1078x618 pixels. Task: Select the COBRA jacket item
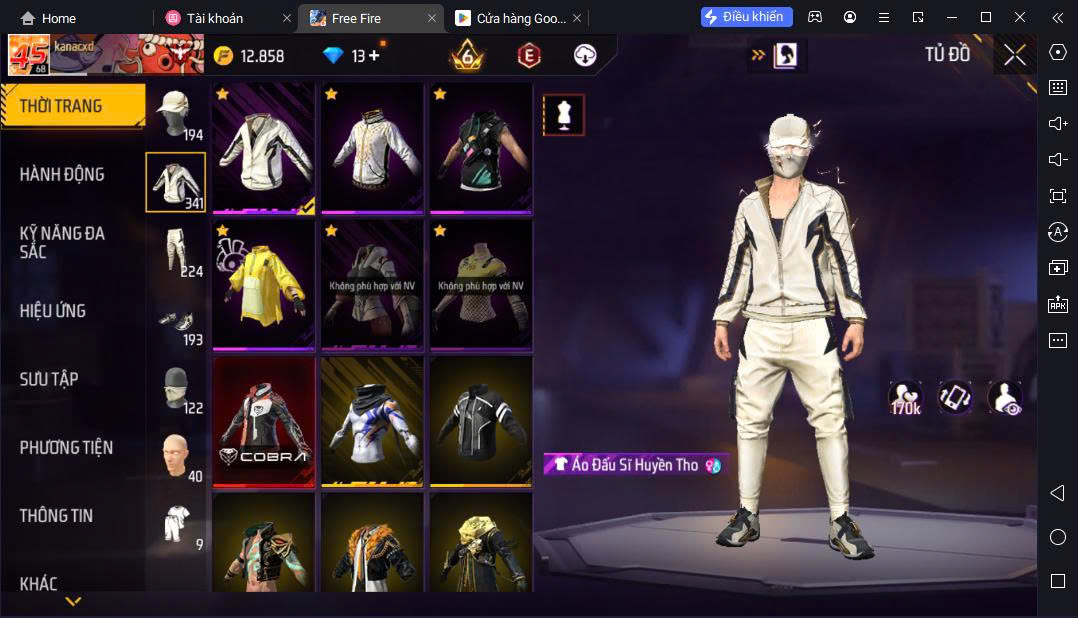(x=264, y=421)
